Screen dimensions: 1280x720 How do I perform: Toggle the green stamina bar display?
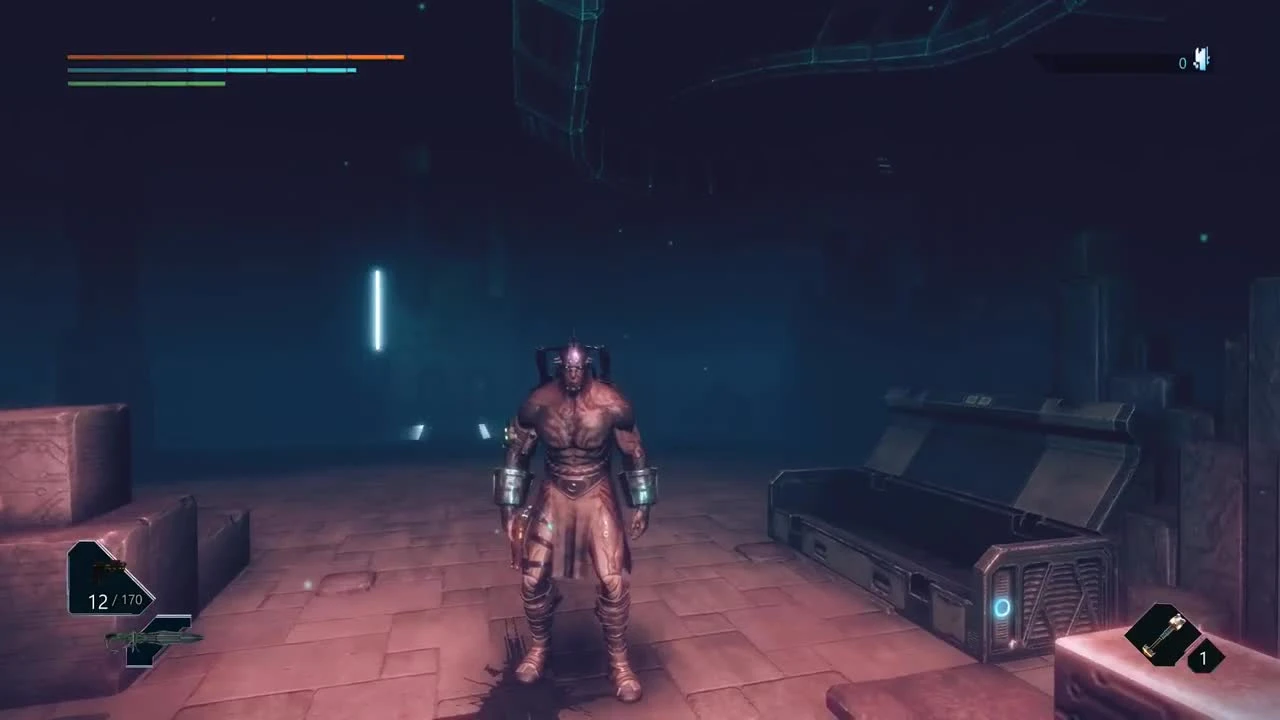(x=146, y=82)
